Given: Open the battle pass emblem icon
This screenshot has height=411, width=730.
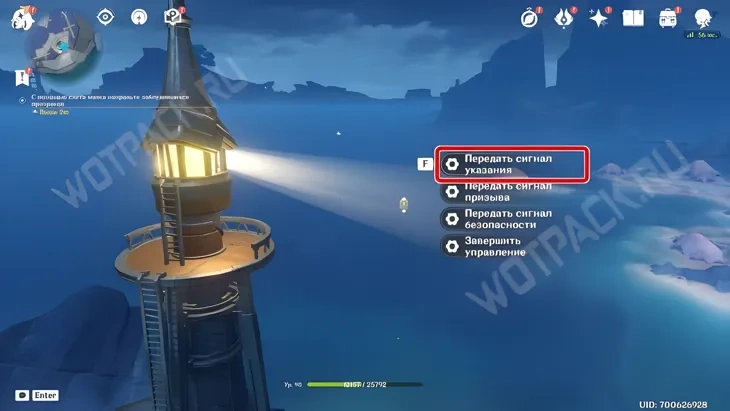Looking at the screenshot, I should pyautogui.click(x=564, y=17).
